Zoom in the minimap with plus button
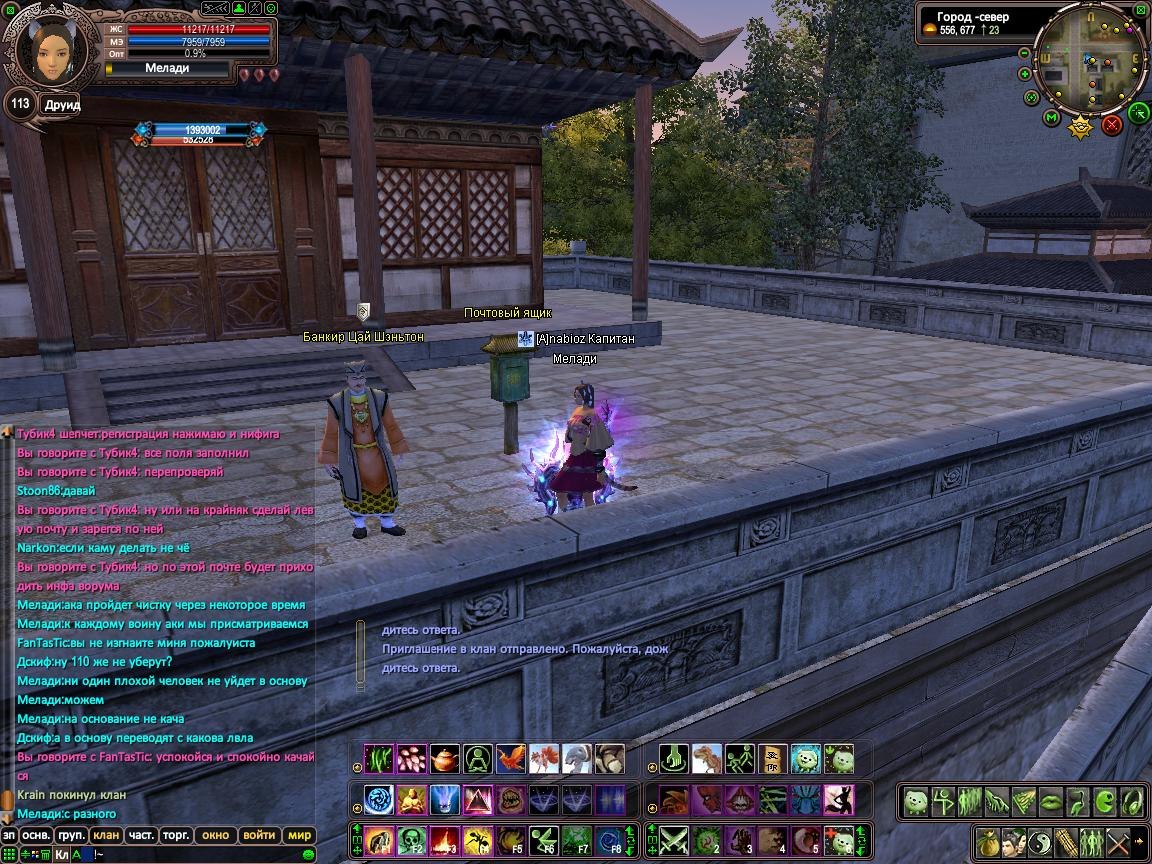This screenshot has height=864, width=1152. [1025, 73]
